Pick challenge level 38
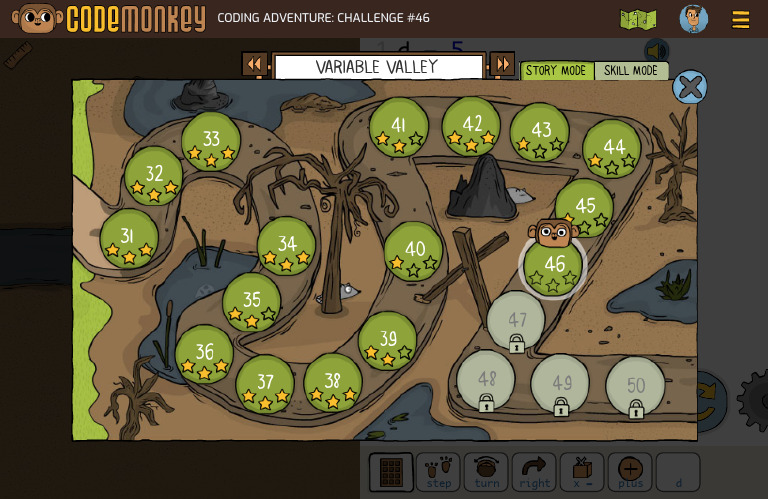This screenshot has width=768, height=499. click(x=333, y=382)
